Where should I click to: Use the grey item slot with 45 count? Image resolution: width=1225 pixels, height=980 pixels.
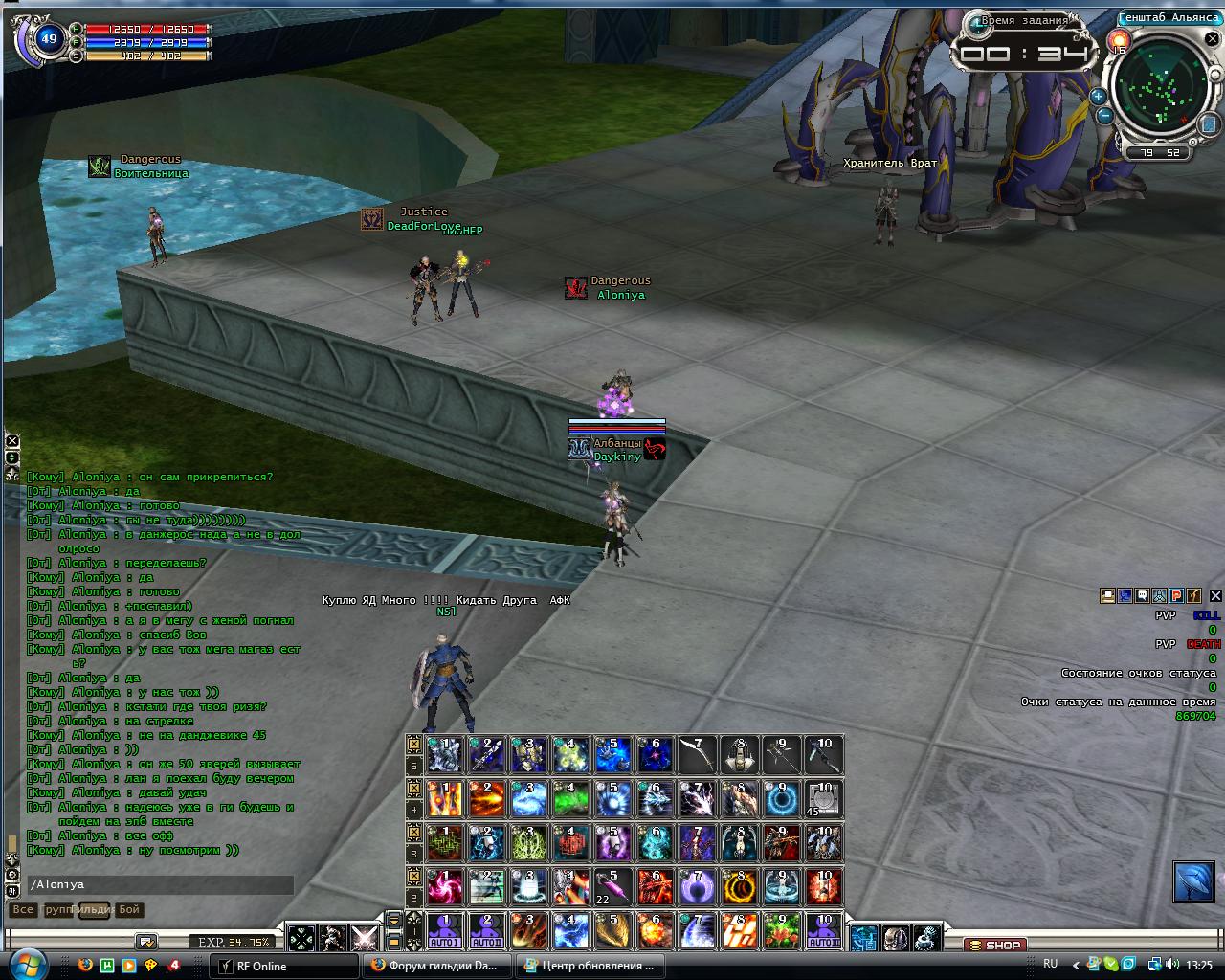click(x=824, y=799)
